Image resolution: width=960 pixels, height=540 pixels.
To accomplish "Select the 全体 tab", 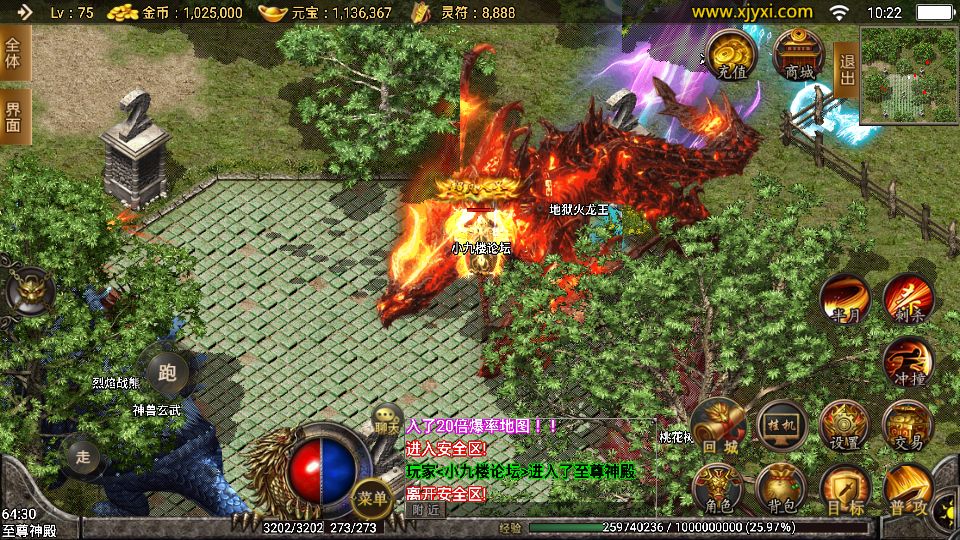I will [14, 53].
